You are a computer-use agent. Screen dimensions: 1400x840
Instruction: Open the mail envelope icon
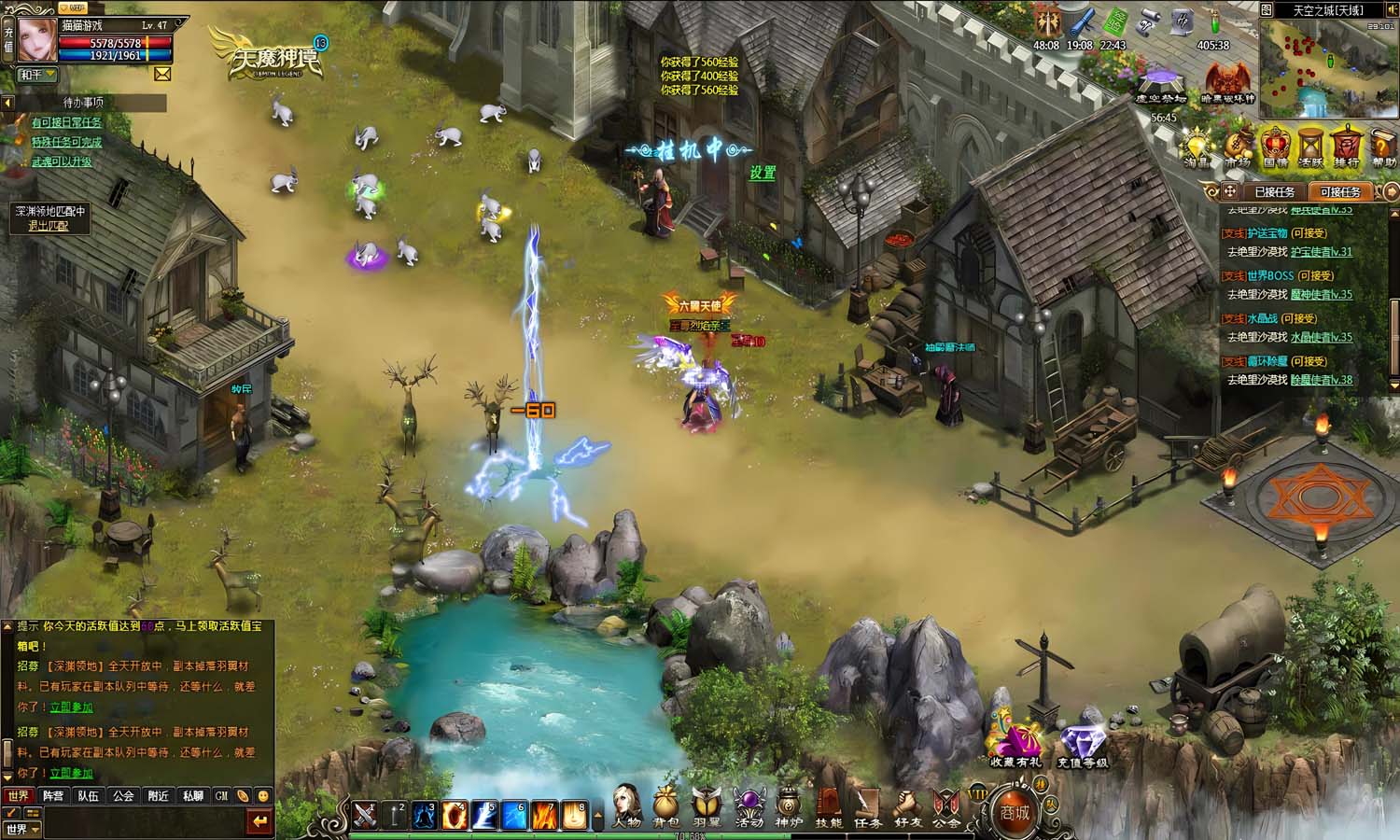click(162, 74)
